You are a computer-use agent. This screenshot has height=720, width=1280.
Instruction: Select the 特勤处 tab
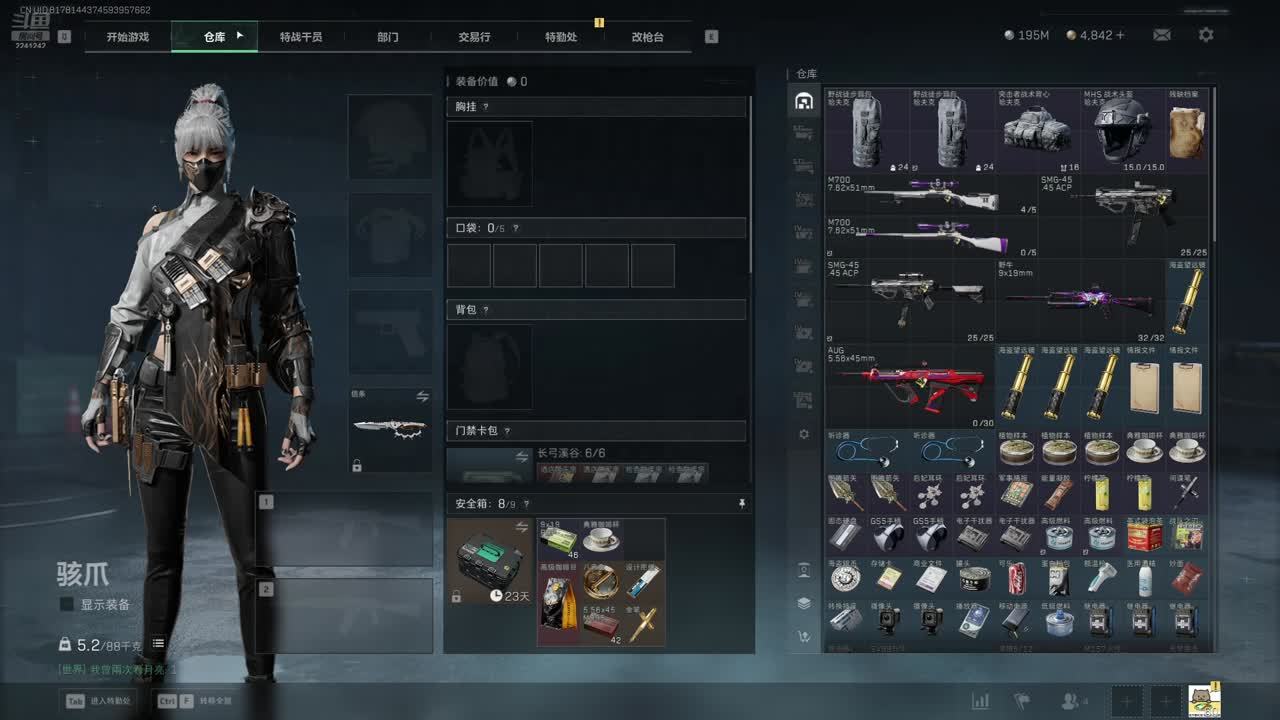point(561,37)
